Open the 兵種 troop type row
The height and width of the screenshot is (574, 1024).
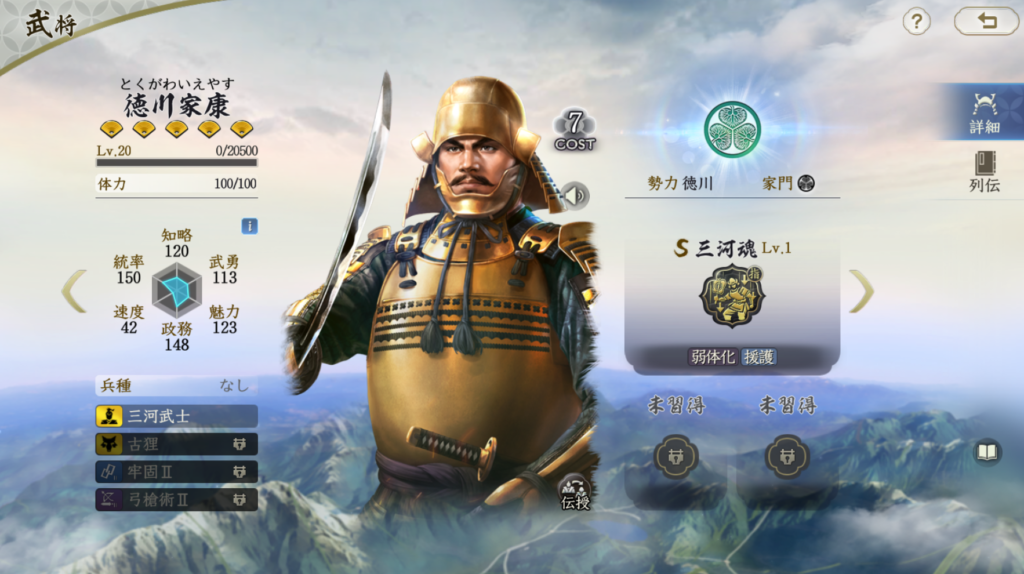pos(176,385)
